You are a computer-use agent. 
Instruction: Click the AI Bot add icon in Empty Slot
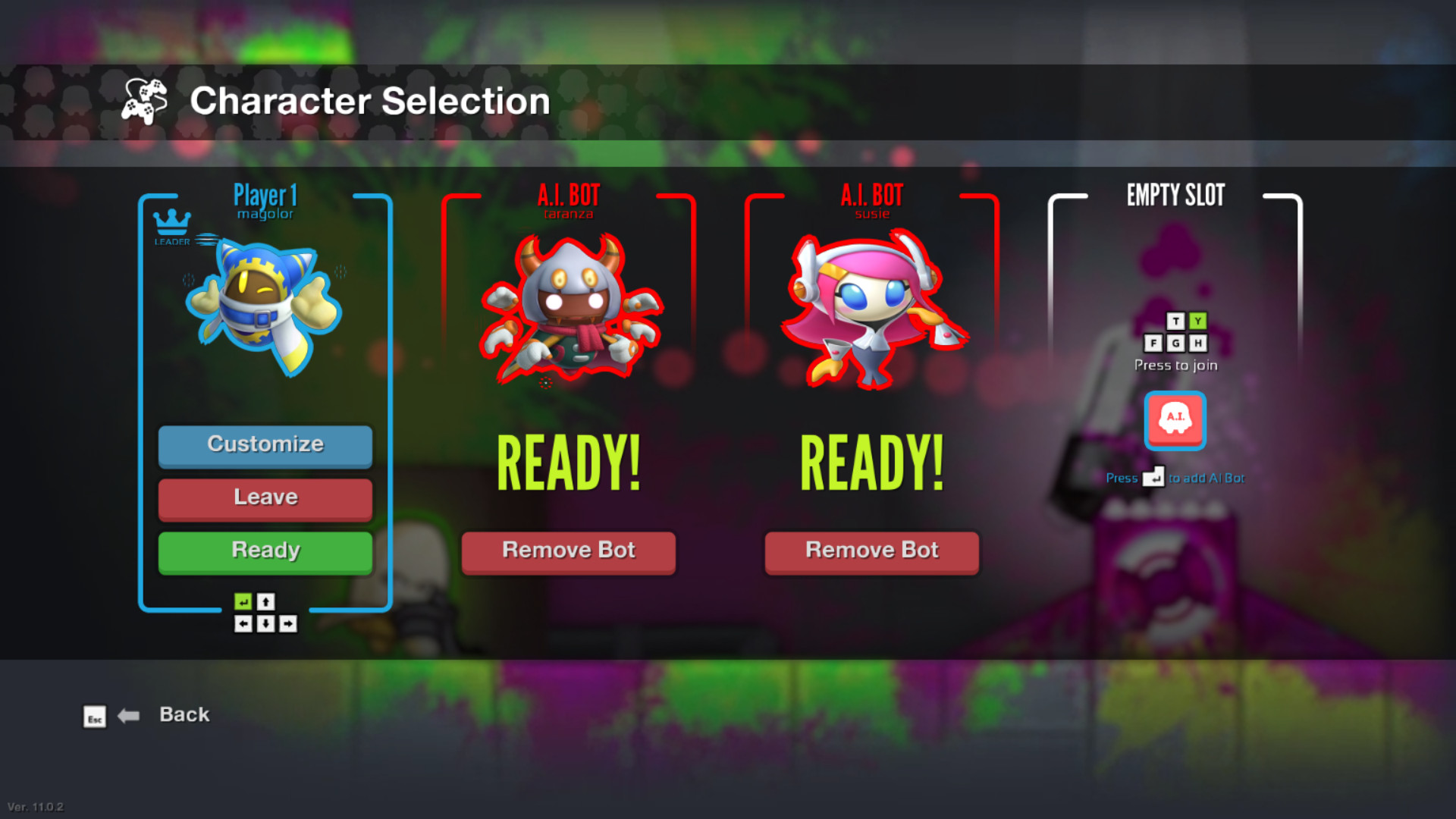click(x=1175, y=421)
